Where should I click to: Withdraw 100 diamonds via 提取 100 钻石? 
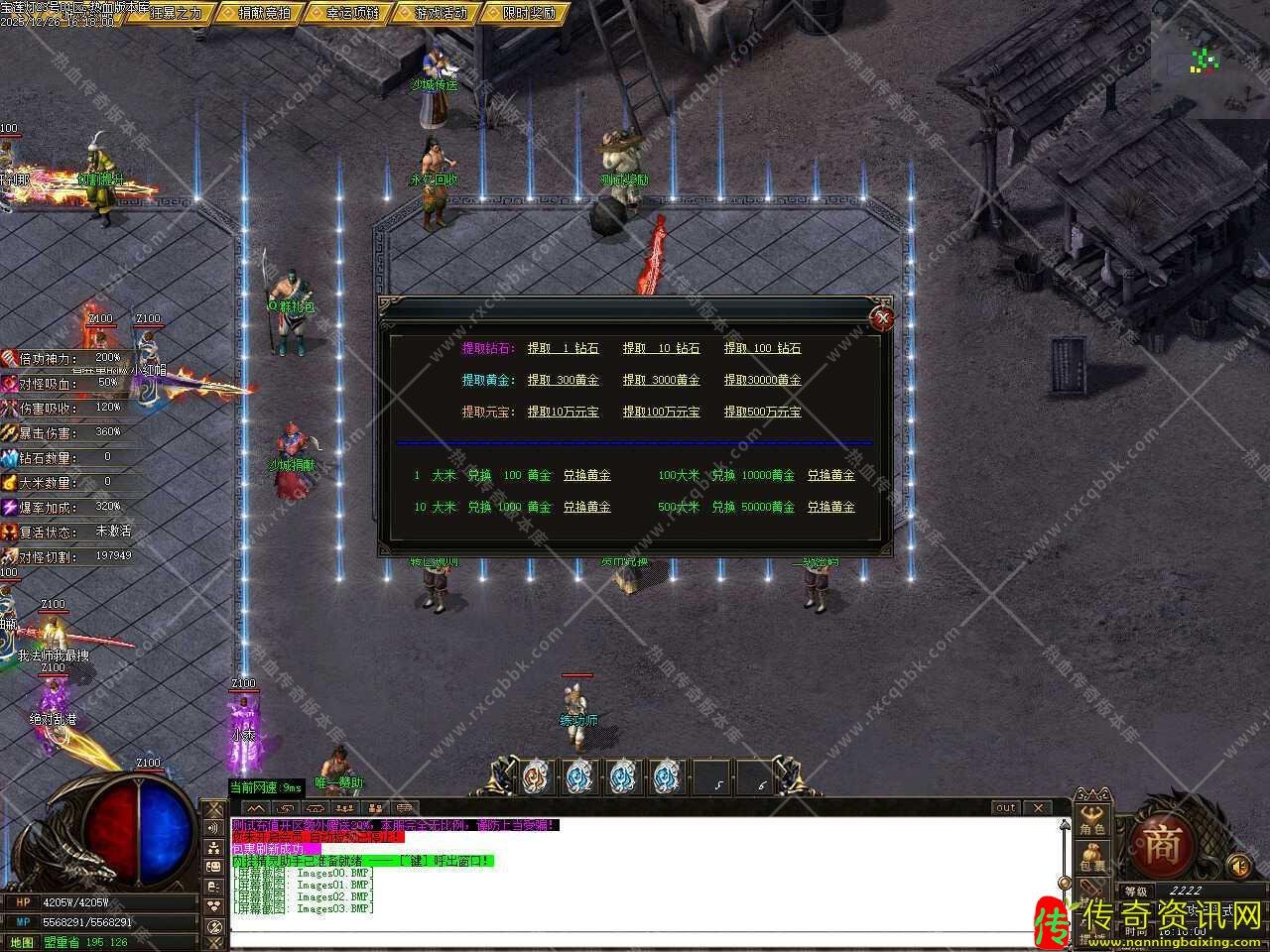click(x=762, y=348)
